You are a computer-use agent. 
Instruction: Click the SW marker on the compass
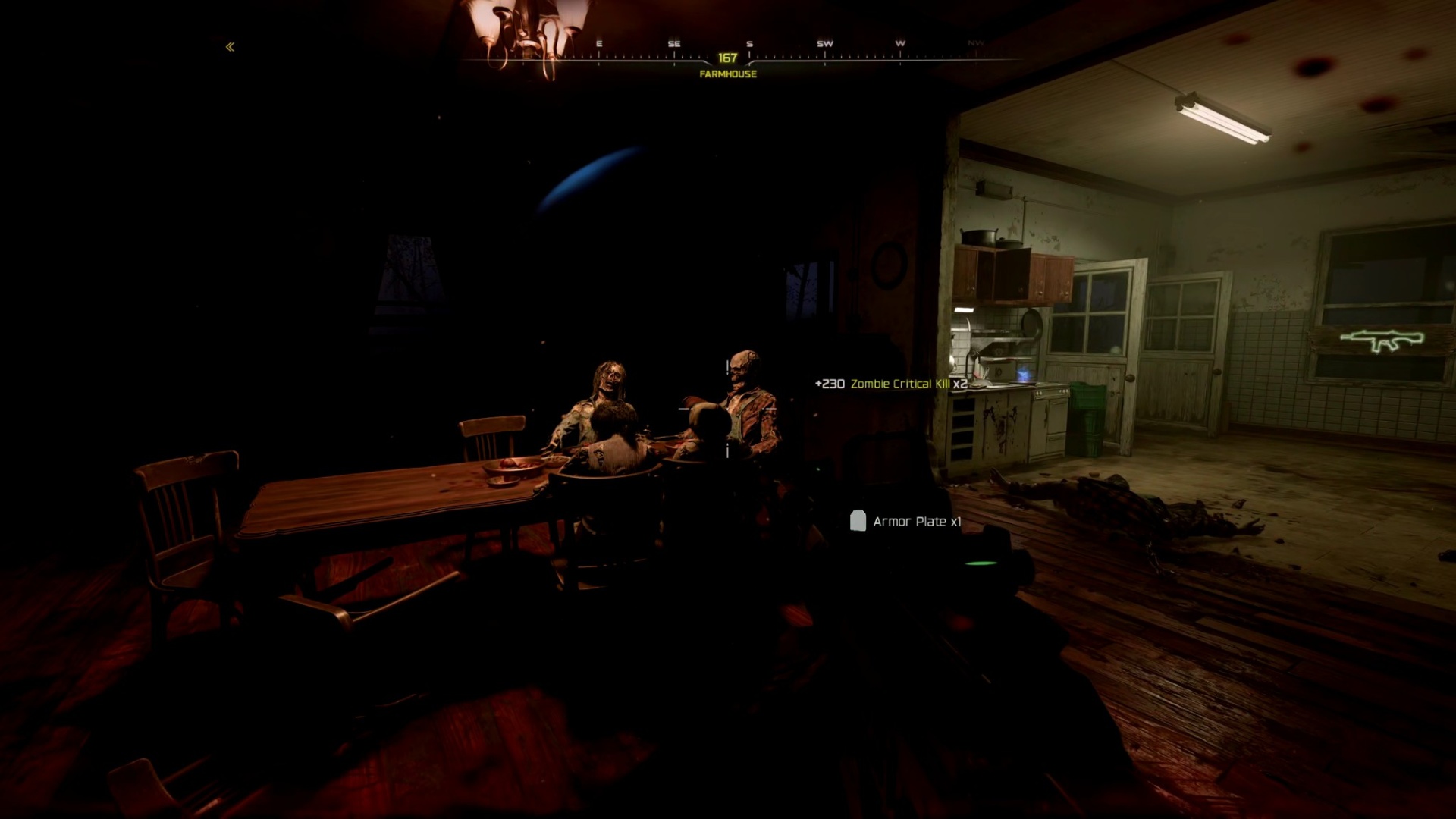click(x=824, y=45)
